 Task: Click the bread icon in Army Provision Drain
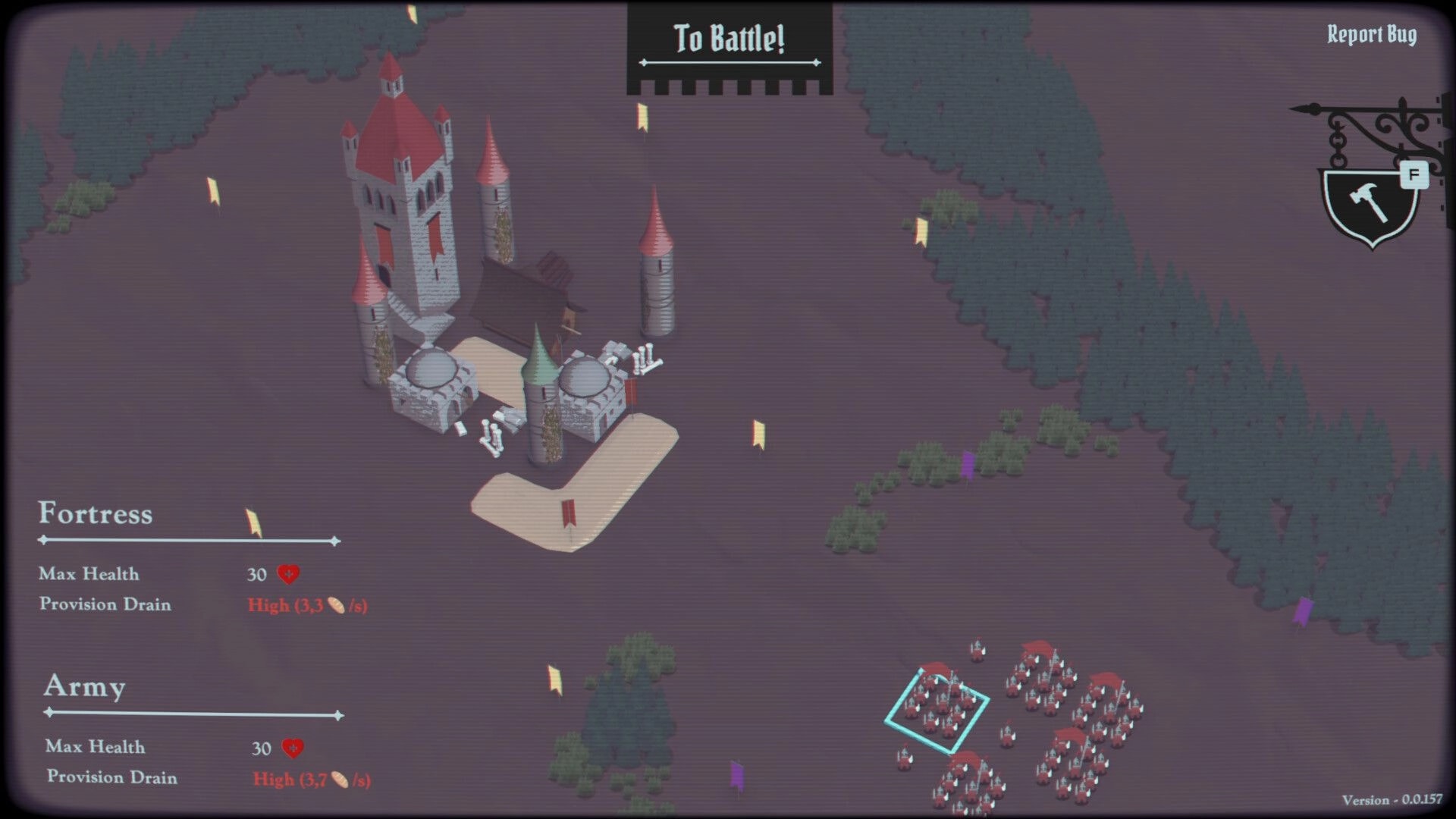point(338,778)
